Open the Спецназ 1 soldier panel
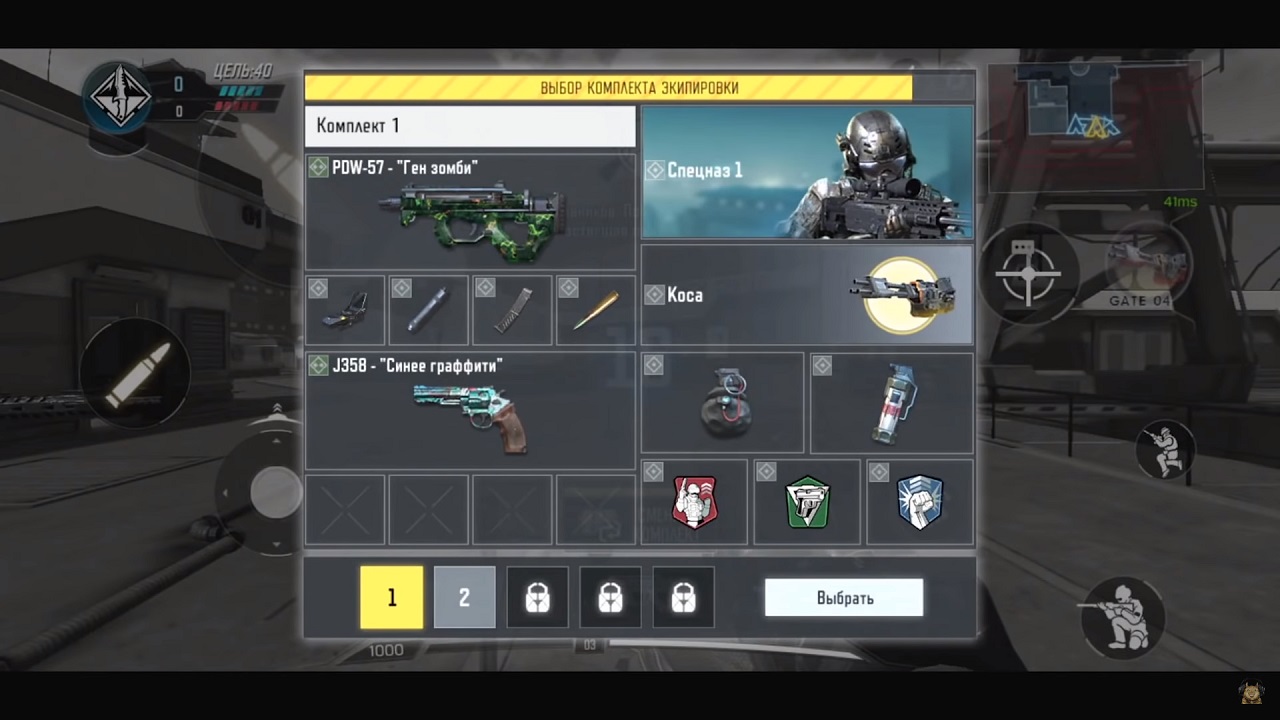1280x720 pixels. pyautogui.click(x=806, y=172)
